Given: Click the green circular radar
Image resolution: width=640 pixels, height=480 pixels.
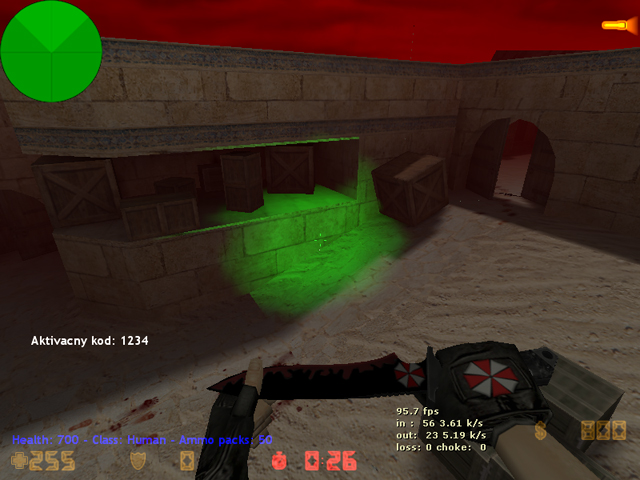Looking at the screenshot, I should [50, 50].
